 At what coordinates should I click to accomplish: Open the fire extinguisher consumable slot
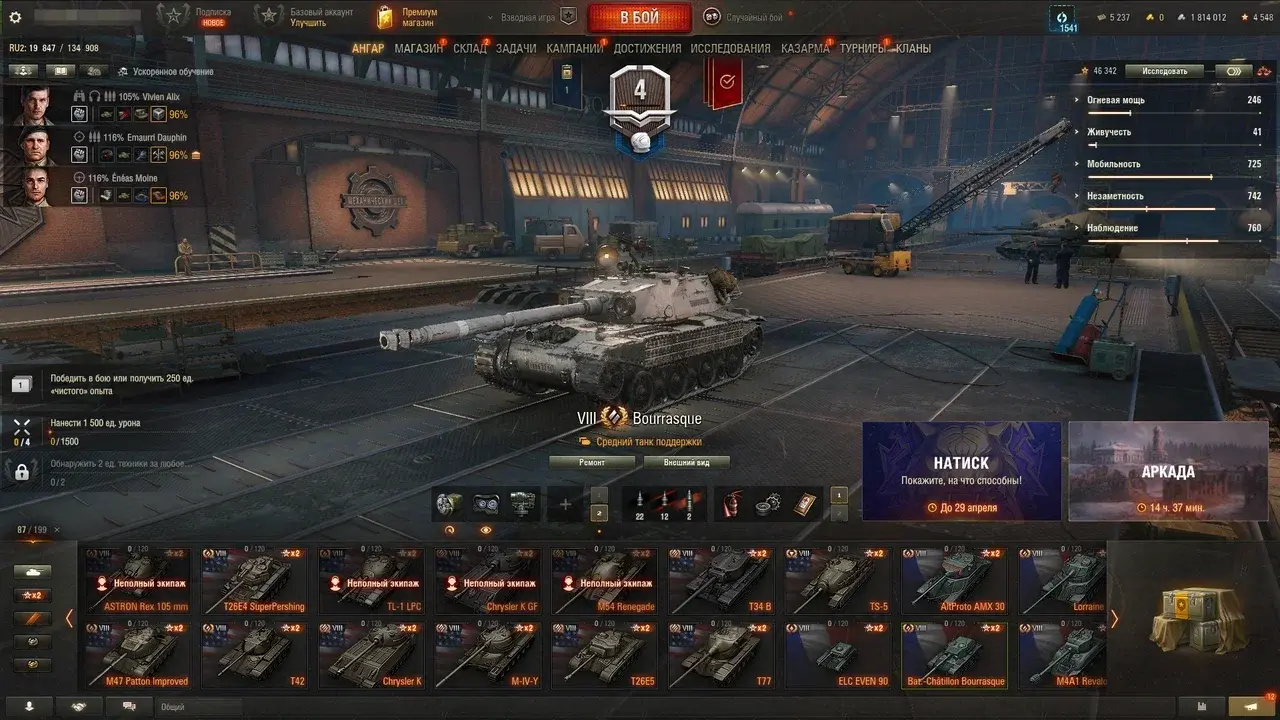point(733,503)
